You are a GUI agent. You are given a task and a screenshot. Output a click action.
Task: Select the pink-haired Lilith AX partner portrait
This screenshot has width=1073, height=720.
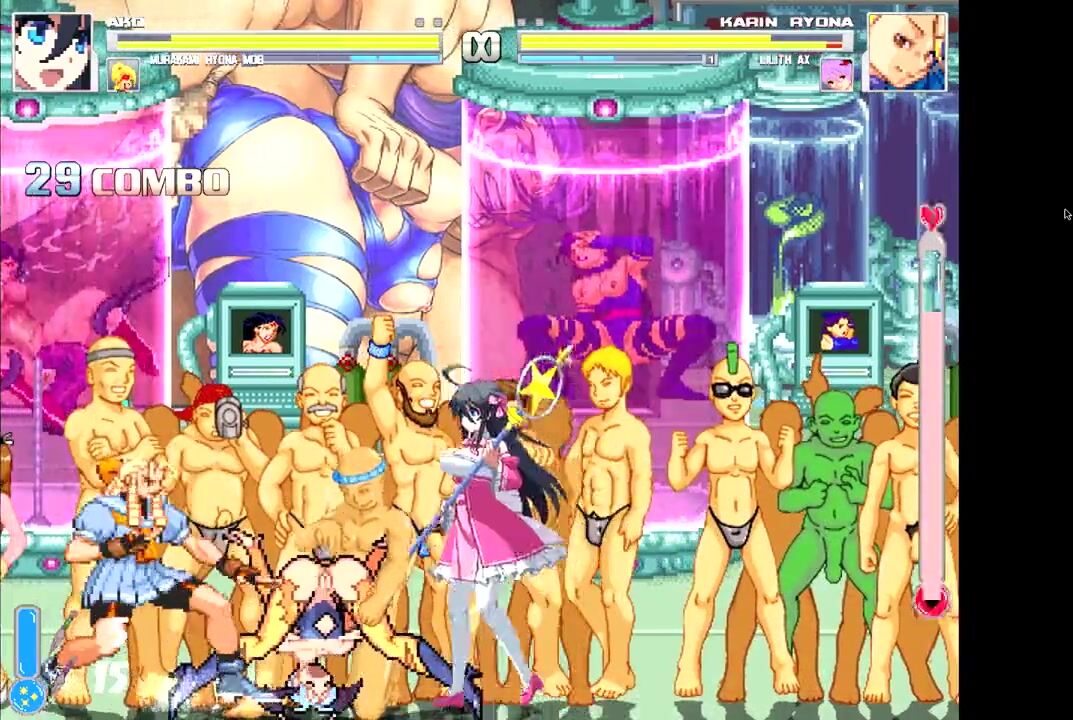pyautogui.click(x=836, y=75)
